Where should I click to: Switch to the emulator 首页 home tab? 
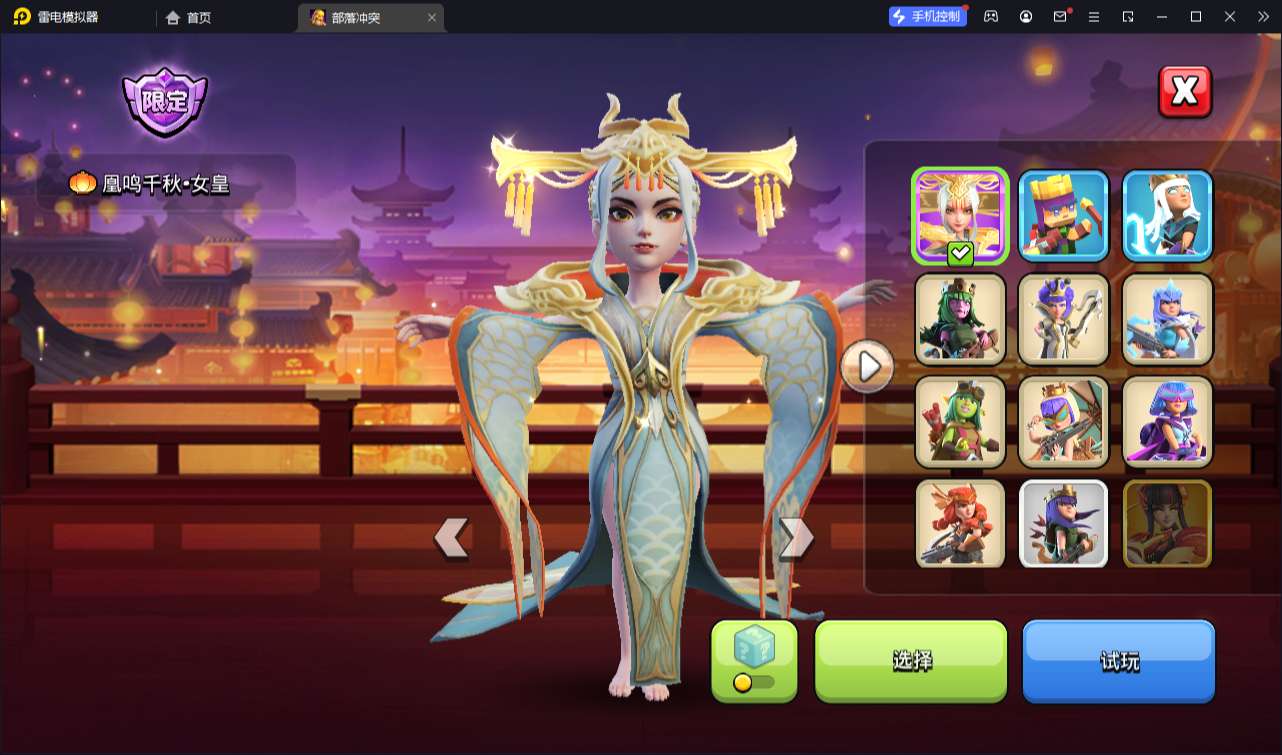click(x=188, y=17)
